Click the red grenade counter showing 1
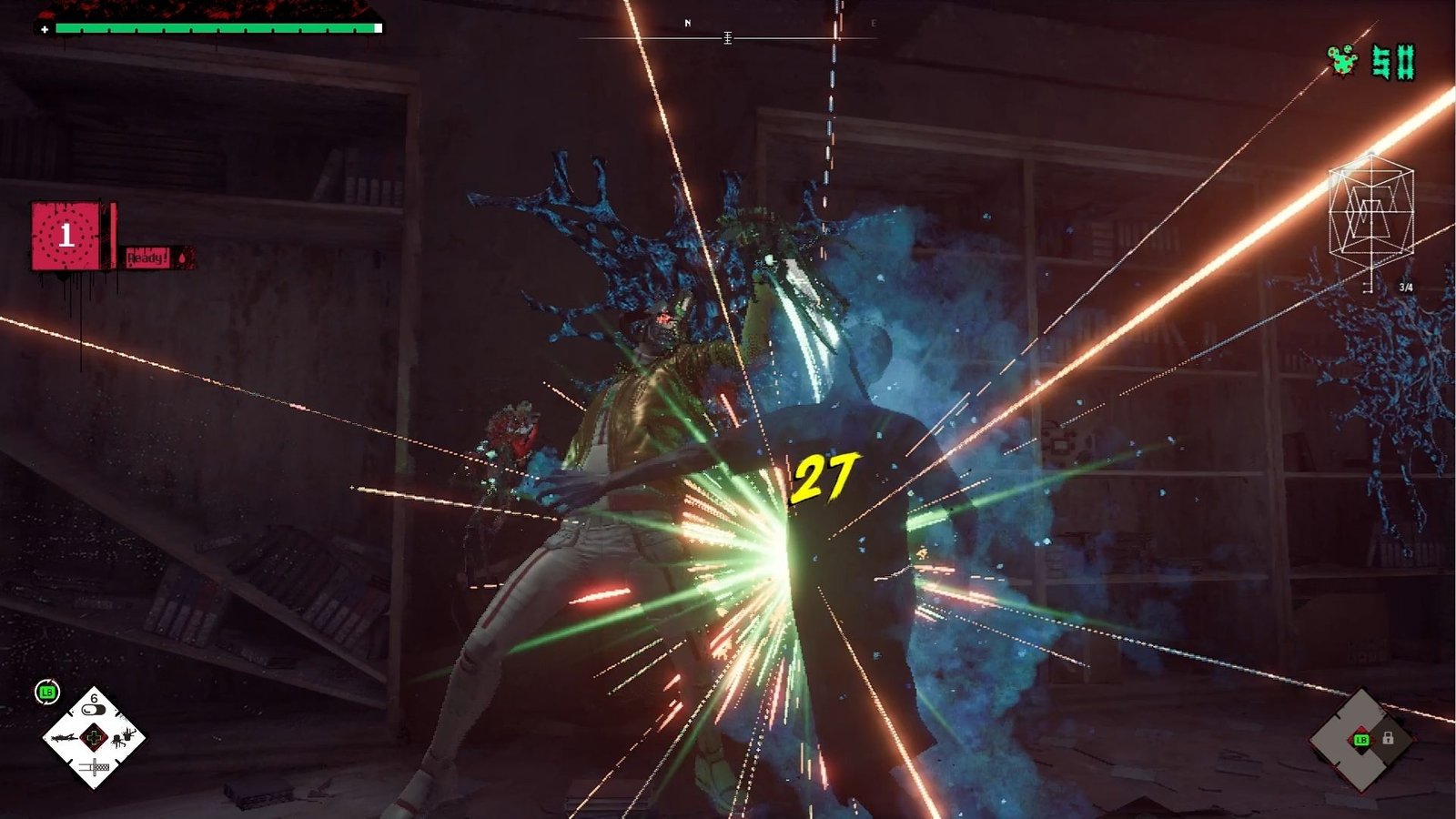The width and height of the screenshot is (1456, 819). click(66, 234)
